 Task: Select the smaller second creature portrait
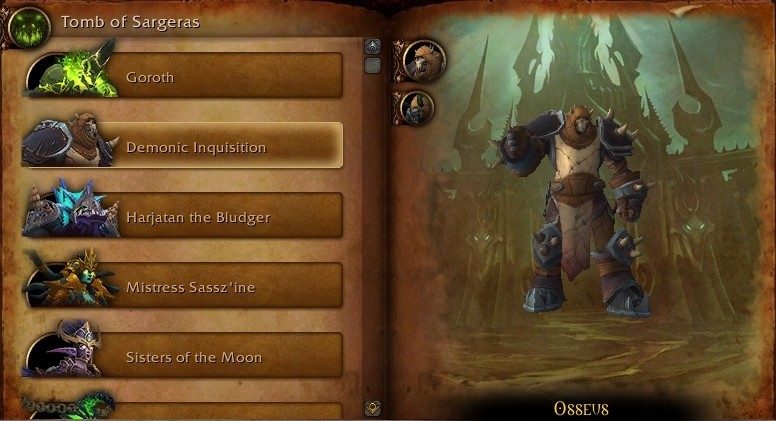pyautogui.click(x=416, y=106)
